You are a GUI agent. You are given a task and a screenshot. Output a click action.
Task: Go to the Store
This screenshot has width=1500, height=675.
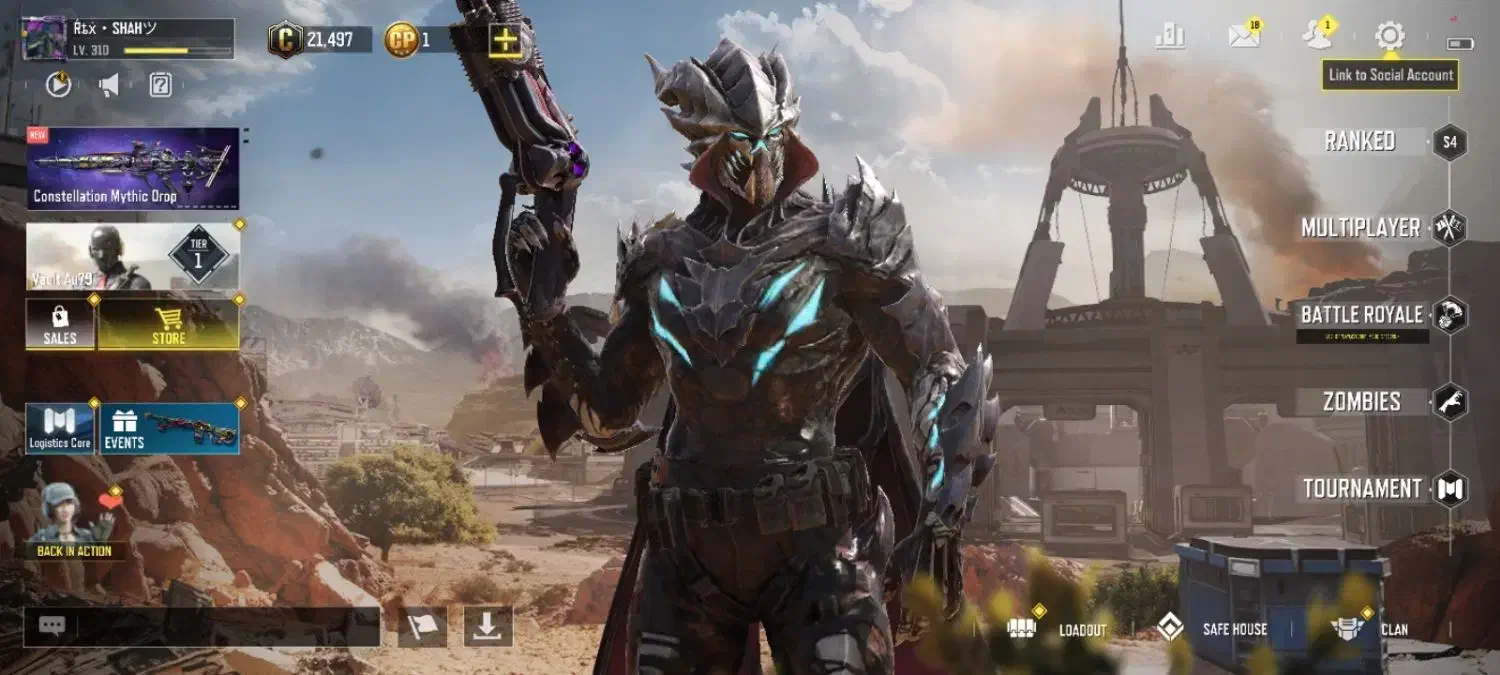click(x=168, y=325)
